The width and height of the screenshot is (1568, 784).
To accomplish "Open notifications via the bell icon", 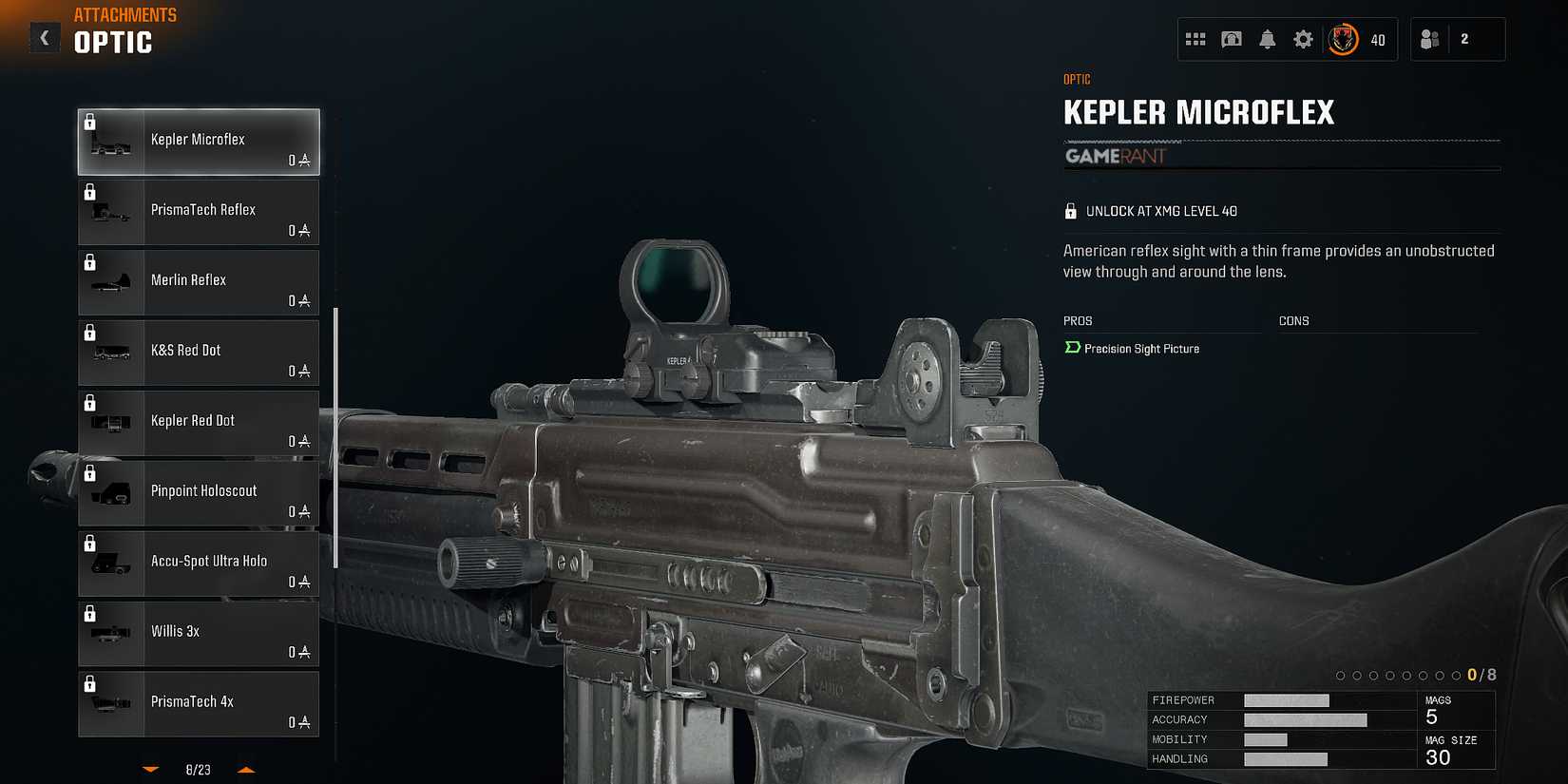I will point(1268,39).
